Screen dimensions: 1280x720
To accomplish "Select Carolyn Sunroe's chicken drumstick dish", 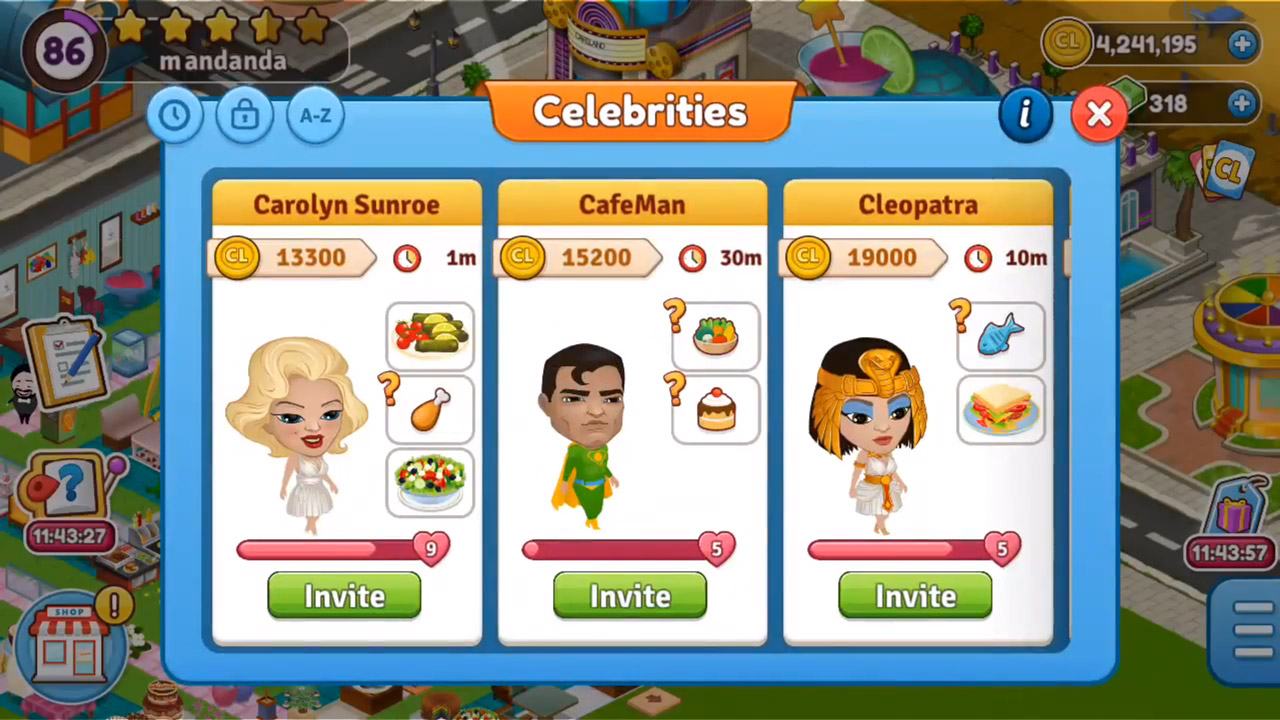I will pyautogui.click(x=431, y=409).
